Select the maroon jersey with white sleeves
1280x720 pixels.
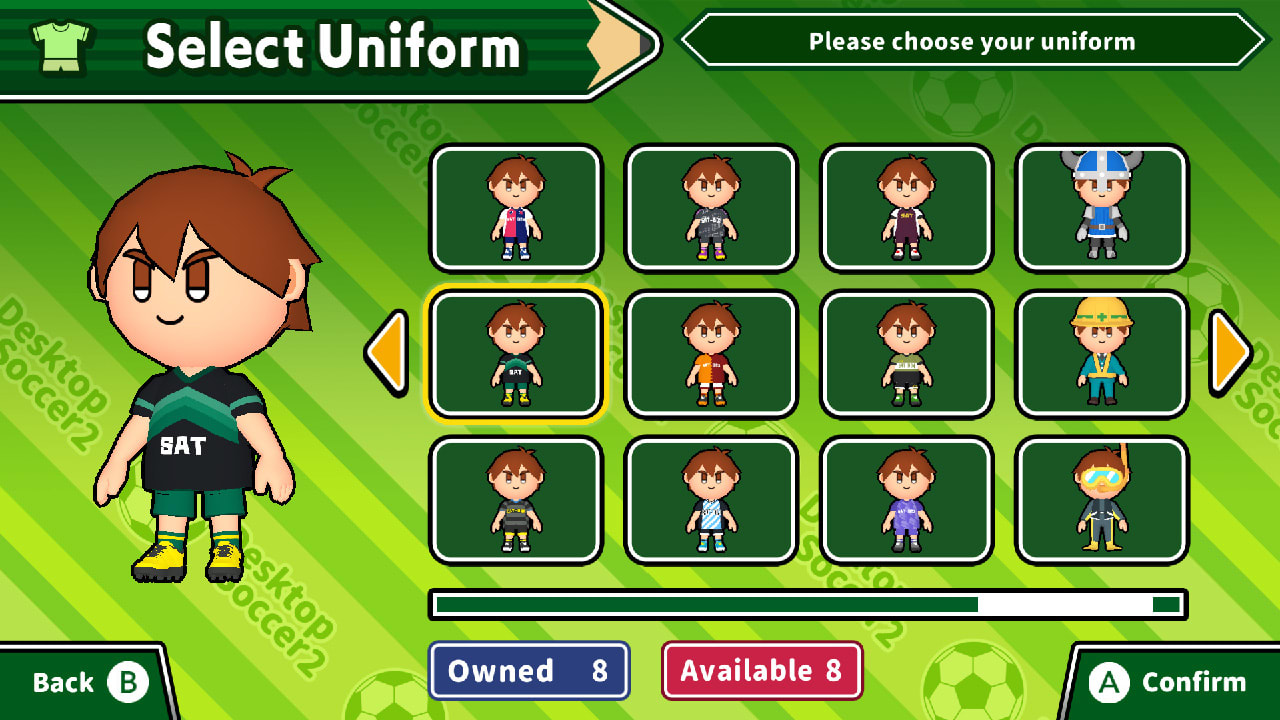click(x=905, y=207)
